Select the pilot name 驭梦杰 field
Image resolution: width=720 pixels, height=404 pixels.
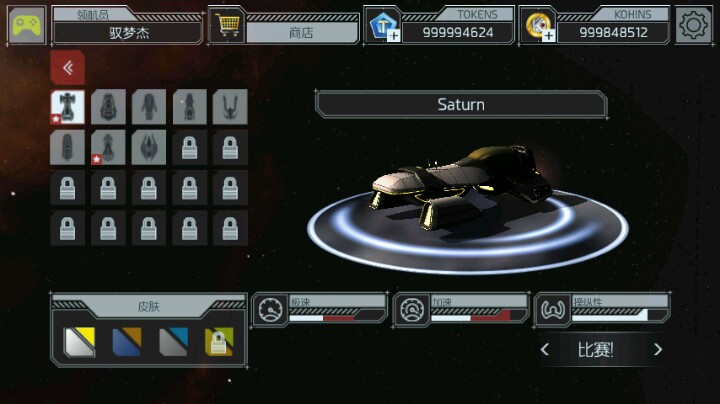point(128,32)
